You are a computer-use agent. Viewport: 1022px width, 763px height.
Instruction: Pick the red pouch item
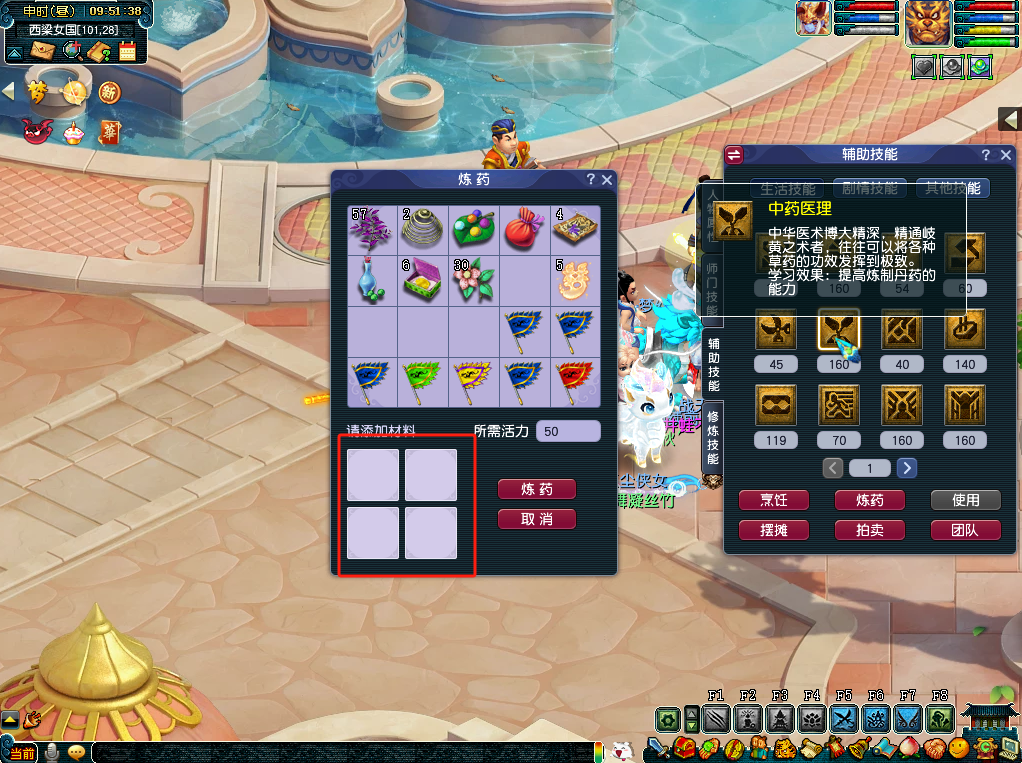[x=524, y=229]
